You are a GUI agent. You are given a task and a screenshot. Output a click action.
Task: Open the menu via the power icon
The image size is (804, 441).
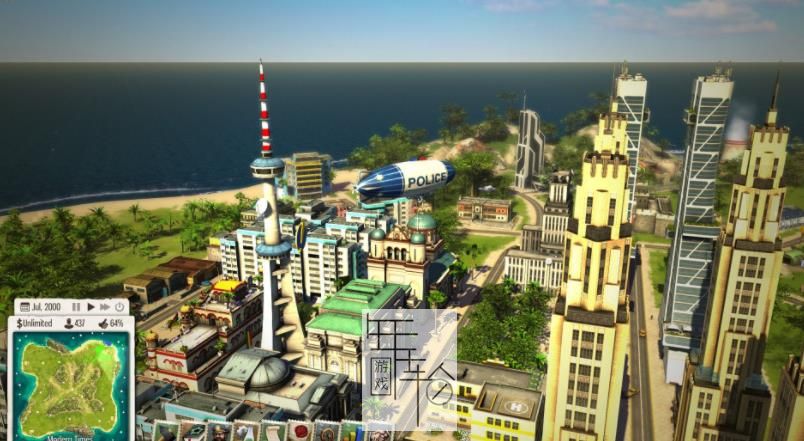click(120, 306)
